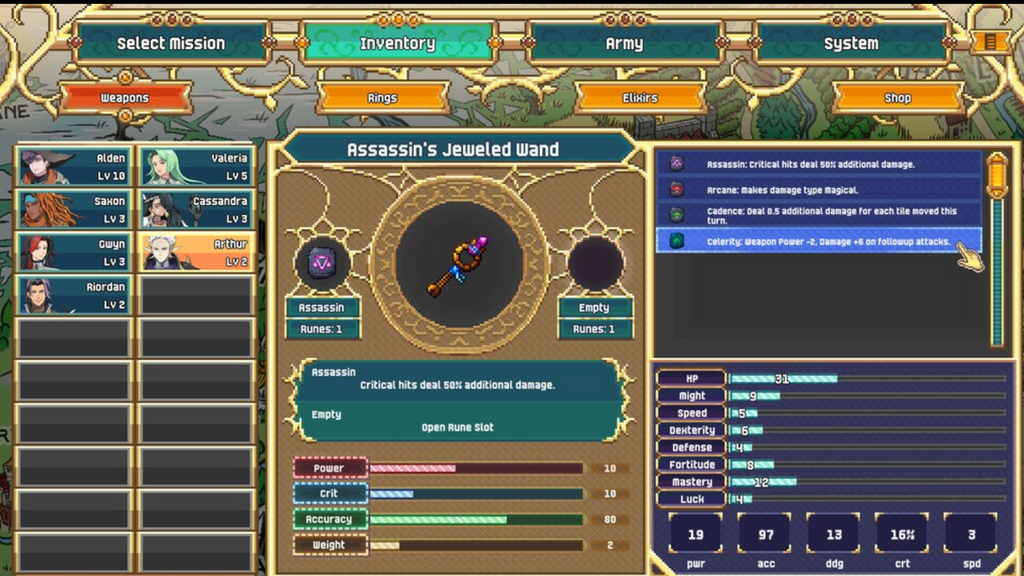Show the Rings category
1024x576 pixels.
coord(382,98)
